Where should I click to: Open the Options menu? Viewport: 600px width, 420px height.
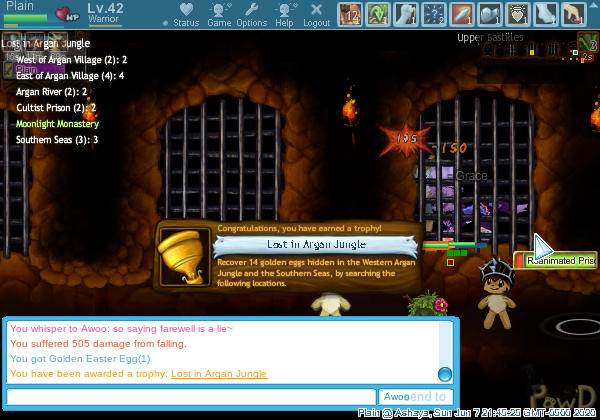[252, 14]
